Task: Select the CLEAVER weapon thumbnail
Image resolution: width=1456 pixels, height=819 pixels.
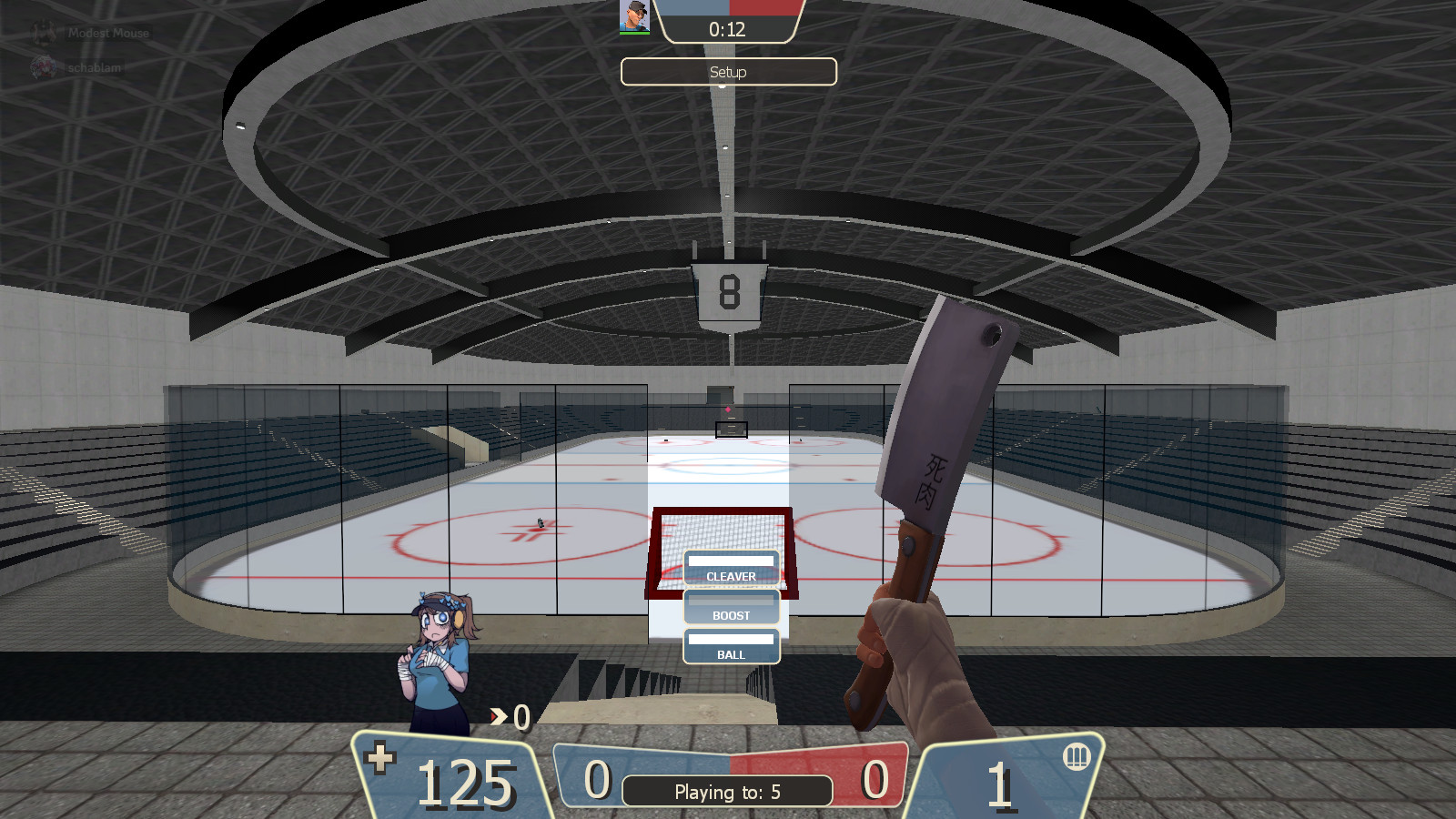Action: pyautogui.click(x=731, y=561)
